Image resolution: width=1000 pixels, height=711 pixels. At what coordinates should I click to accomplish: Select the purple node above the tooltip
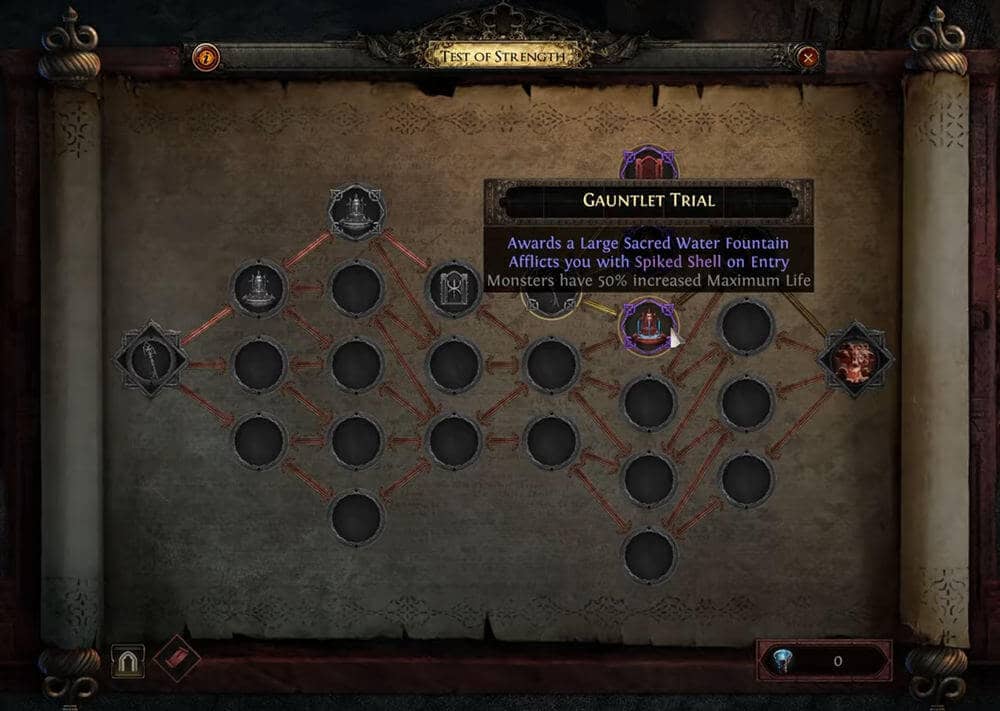click(649, 164)
